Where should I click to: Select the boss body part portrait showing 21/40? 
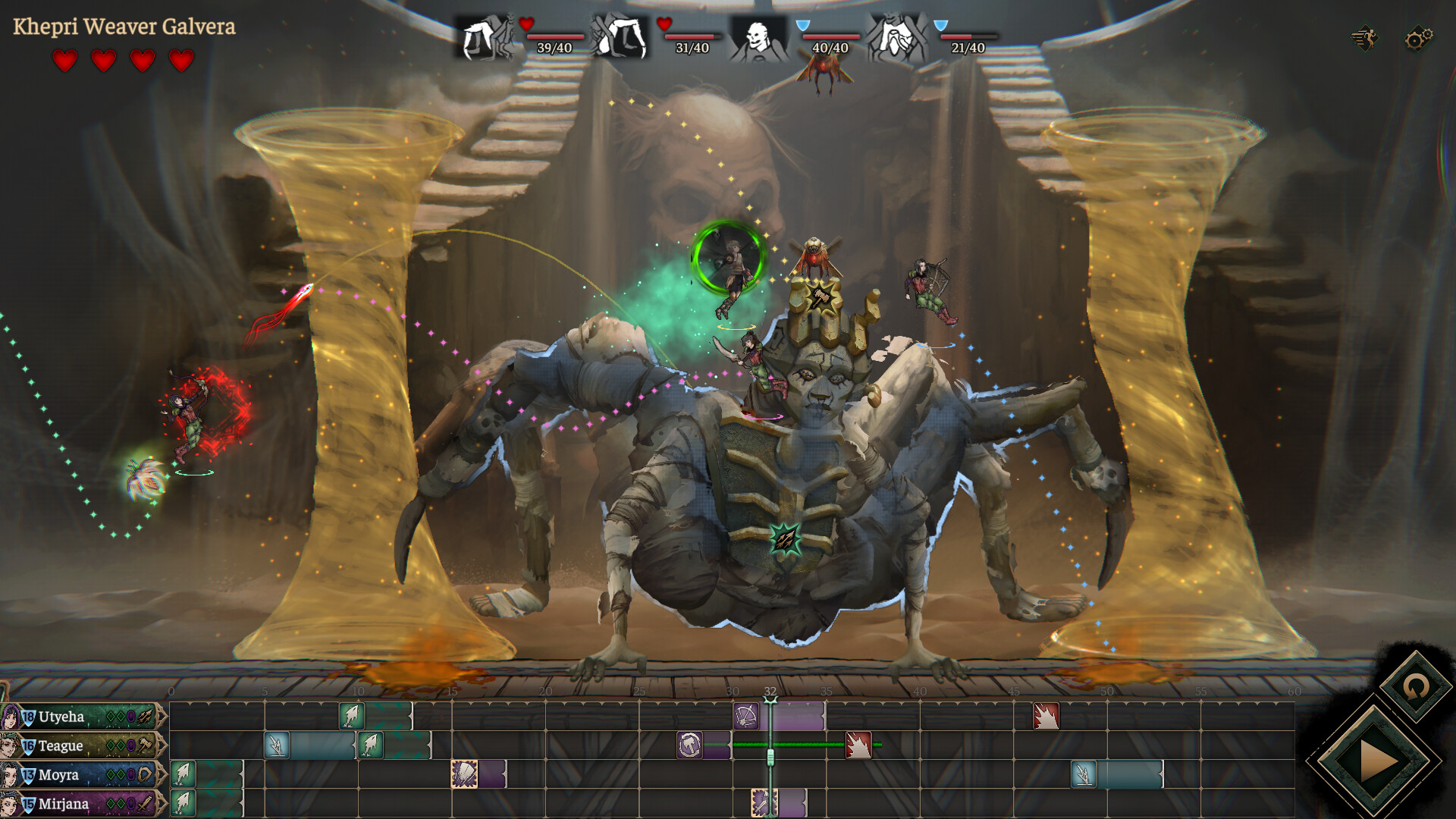click(x=896, y=36)
